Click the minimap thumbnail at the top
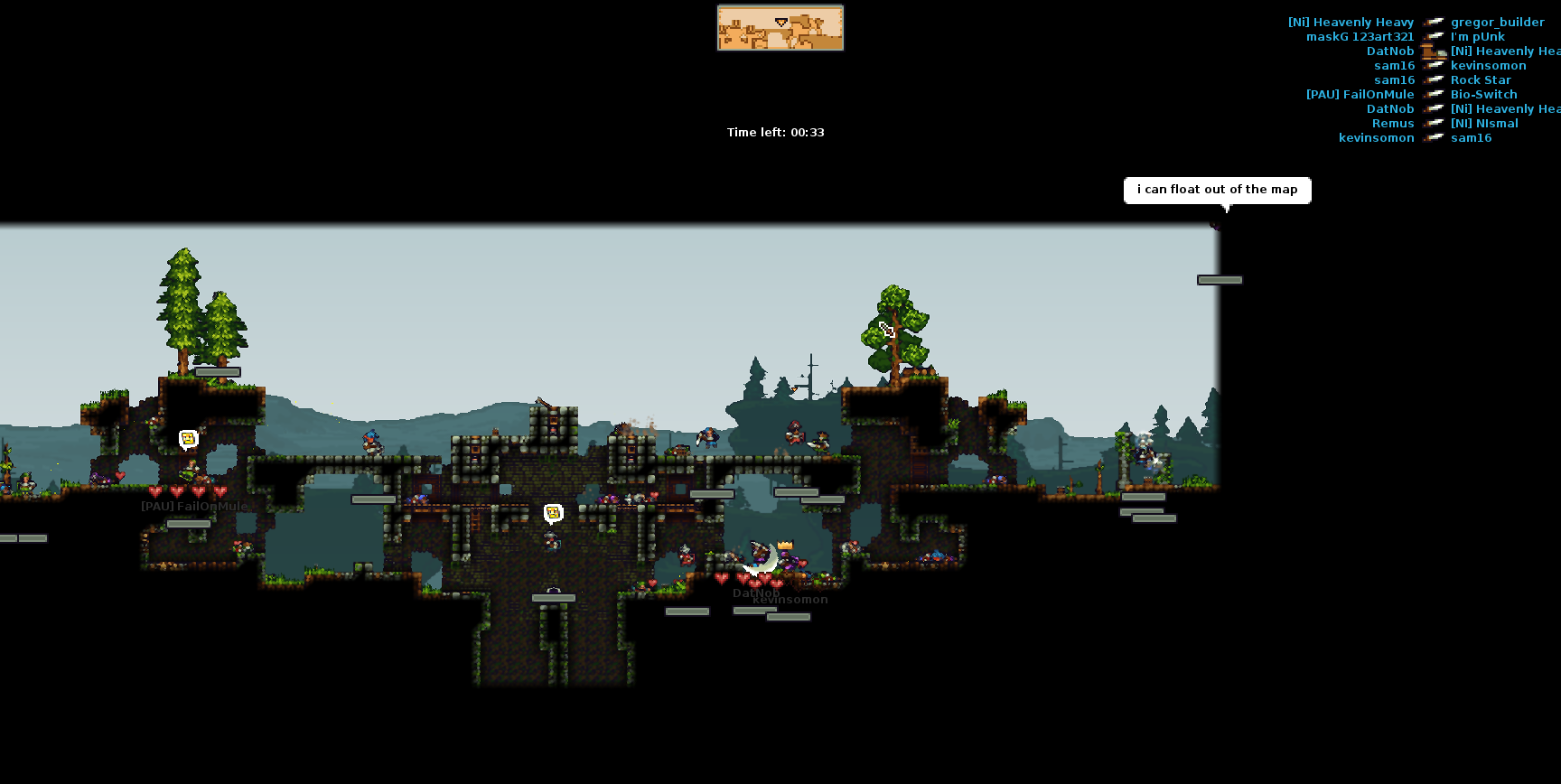1561x784 pixels. pos(779,28)
